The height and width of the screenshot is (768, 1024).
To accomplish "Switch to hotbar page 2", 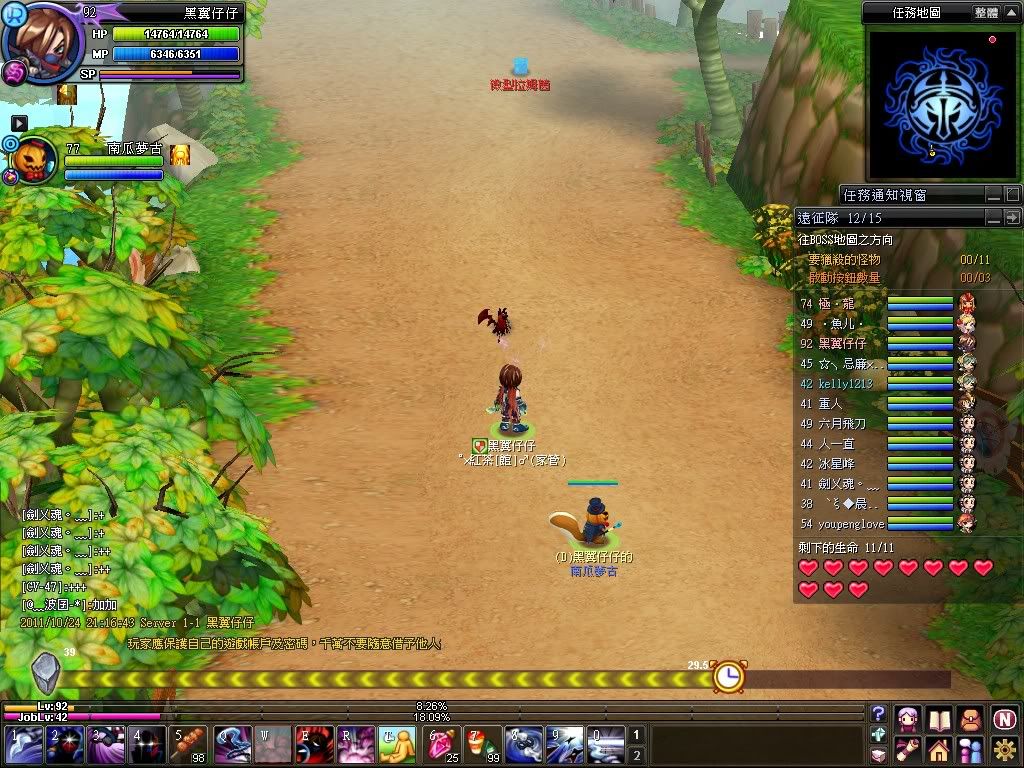I will pos(636,756).
